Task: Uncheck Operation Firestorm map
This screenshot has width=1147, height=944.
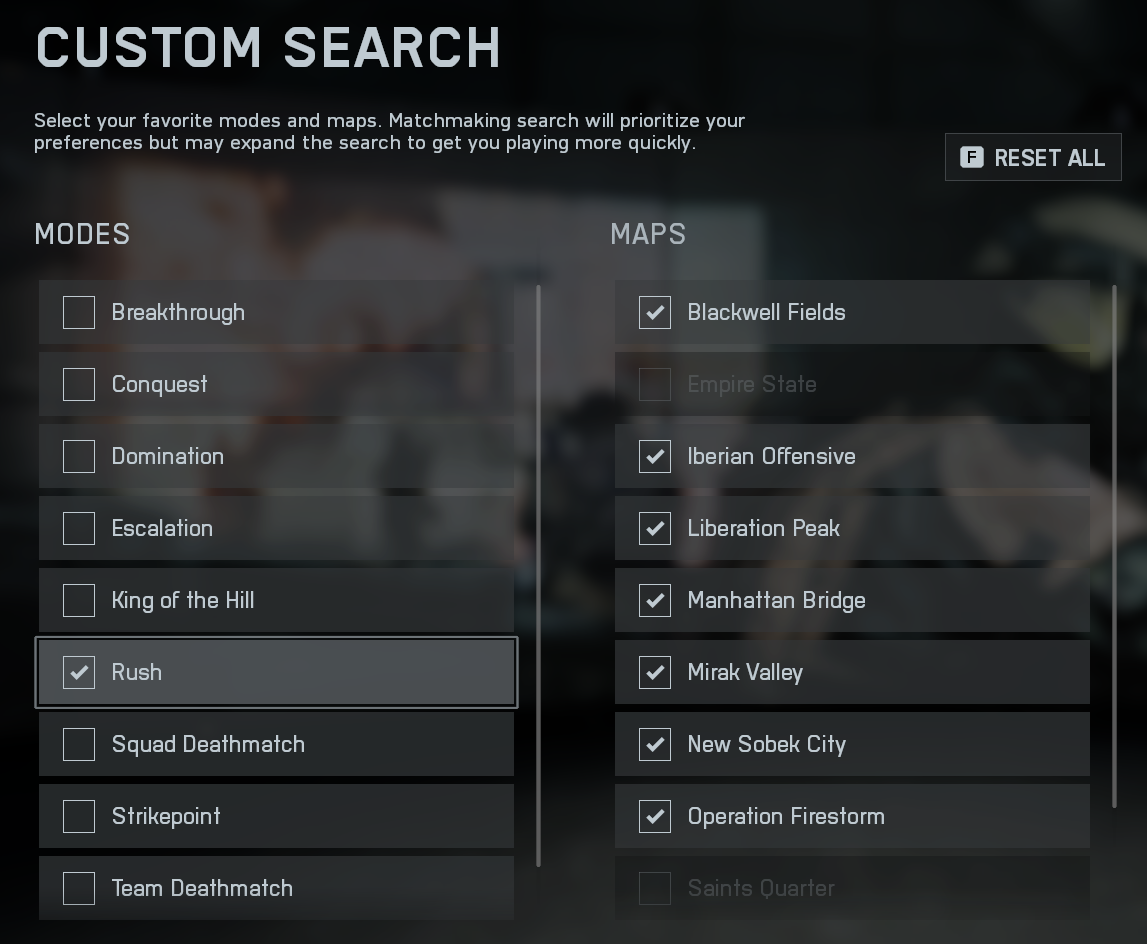Action: pos(655,816)
